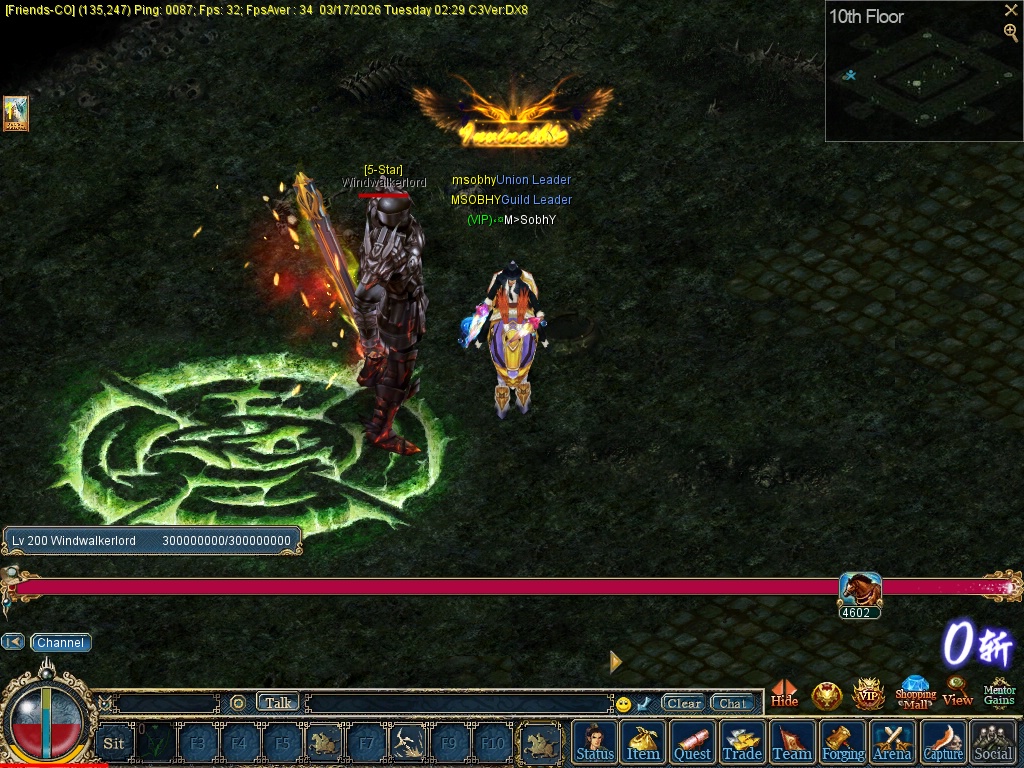Open the Shopping Mall

point(915,692)
